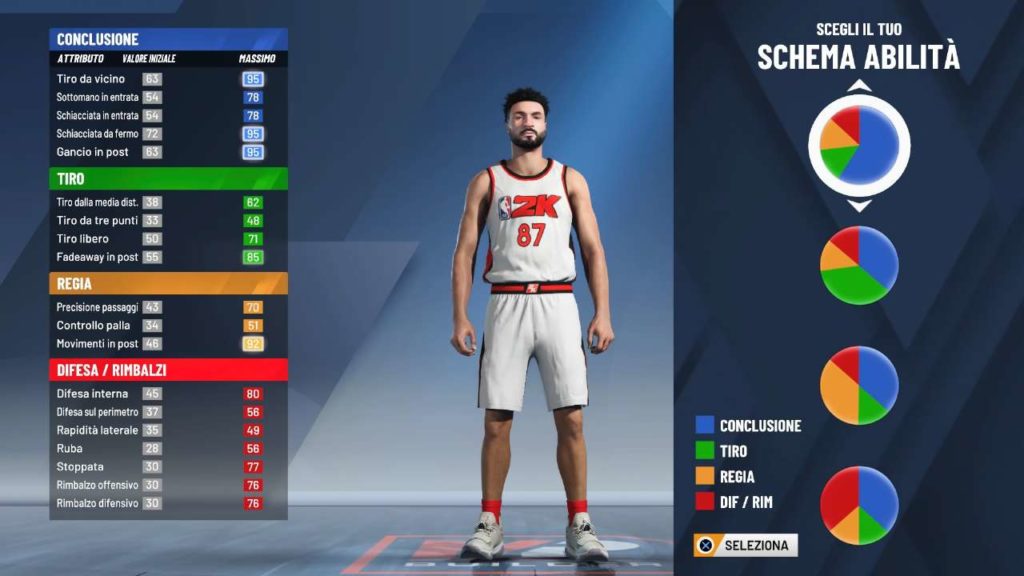Confirm with the SELEZIONA button
This screenshot has width=1024, height=576.
(x=746, y=546)
